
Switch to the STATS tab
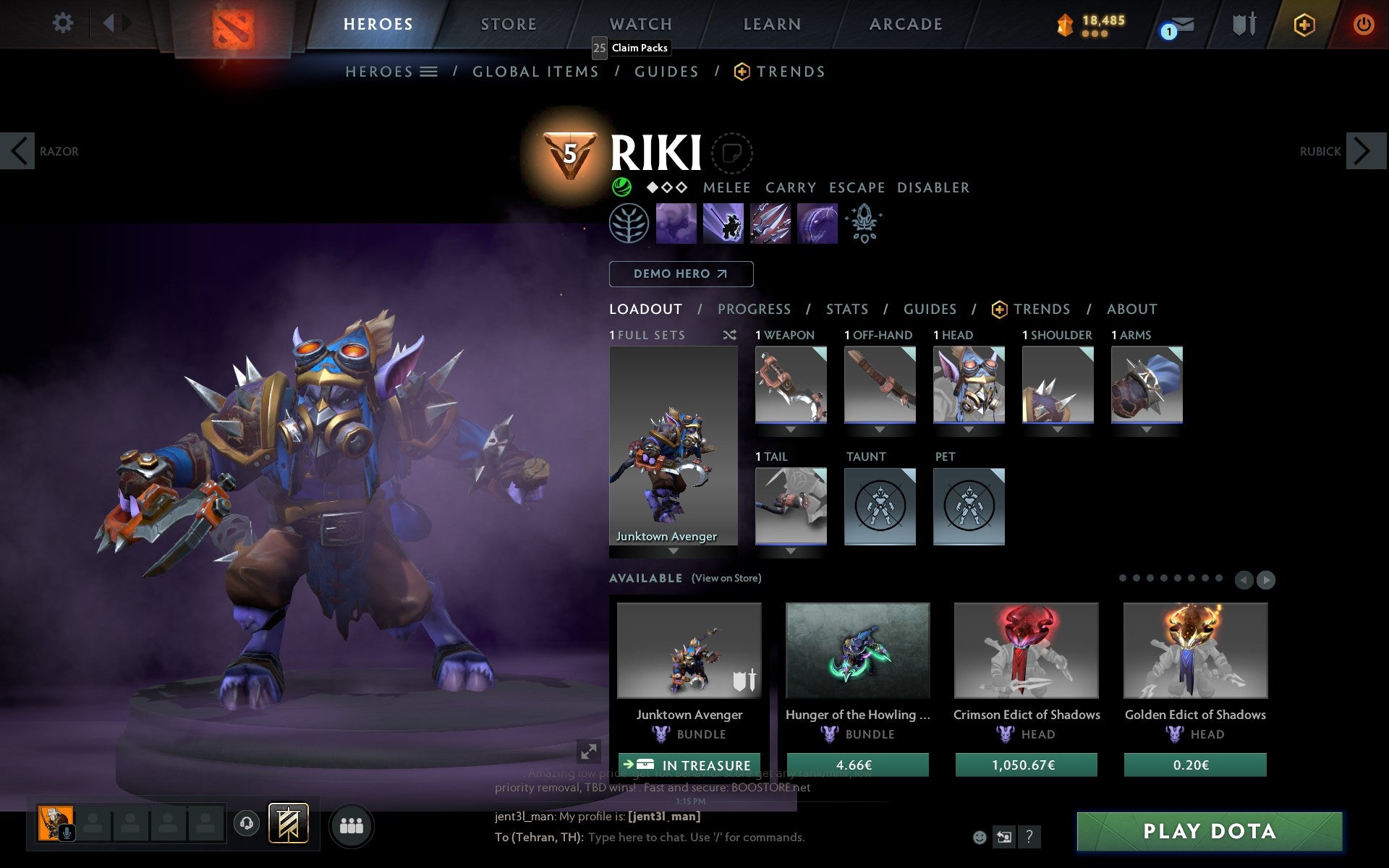[846, 309]
